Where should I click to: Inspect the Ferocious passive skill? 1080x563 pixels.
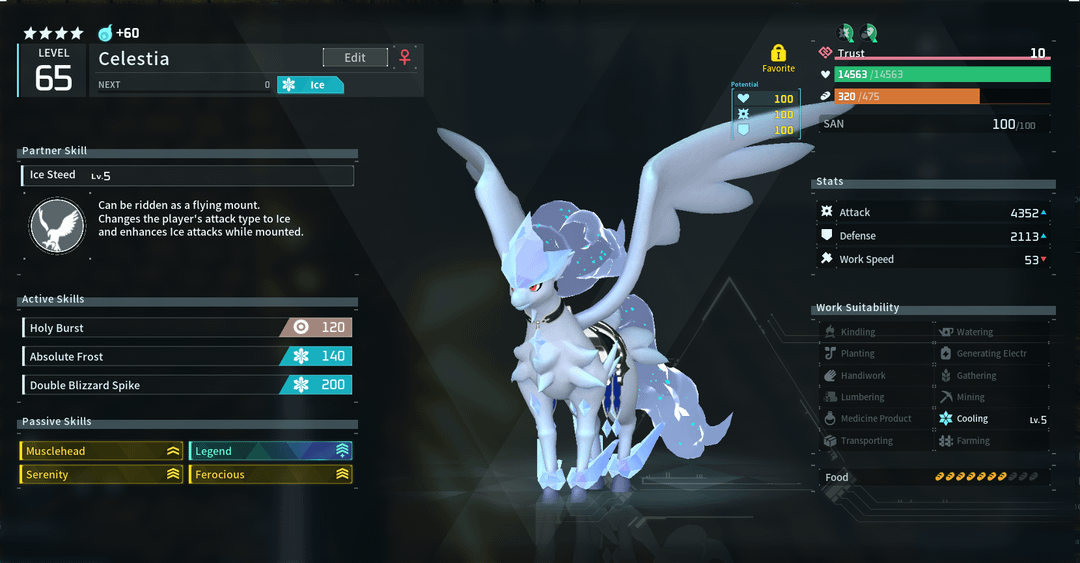point(271,475)
